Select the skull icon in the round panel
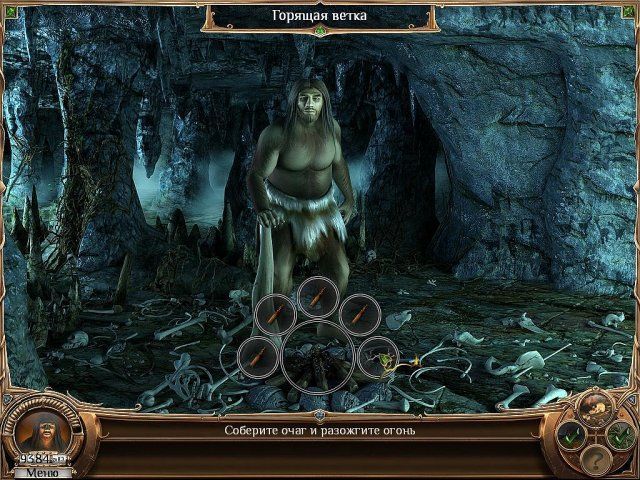640x480 pixels. click(595, 407)
